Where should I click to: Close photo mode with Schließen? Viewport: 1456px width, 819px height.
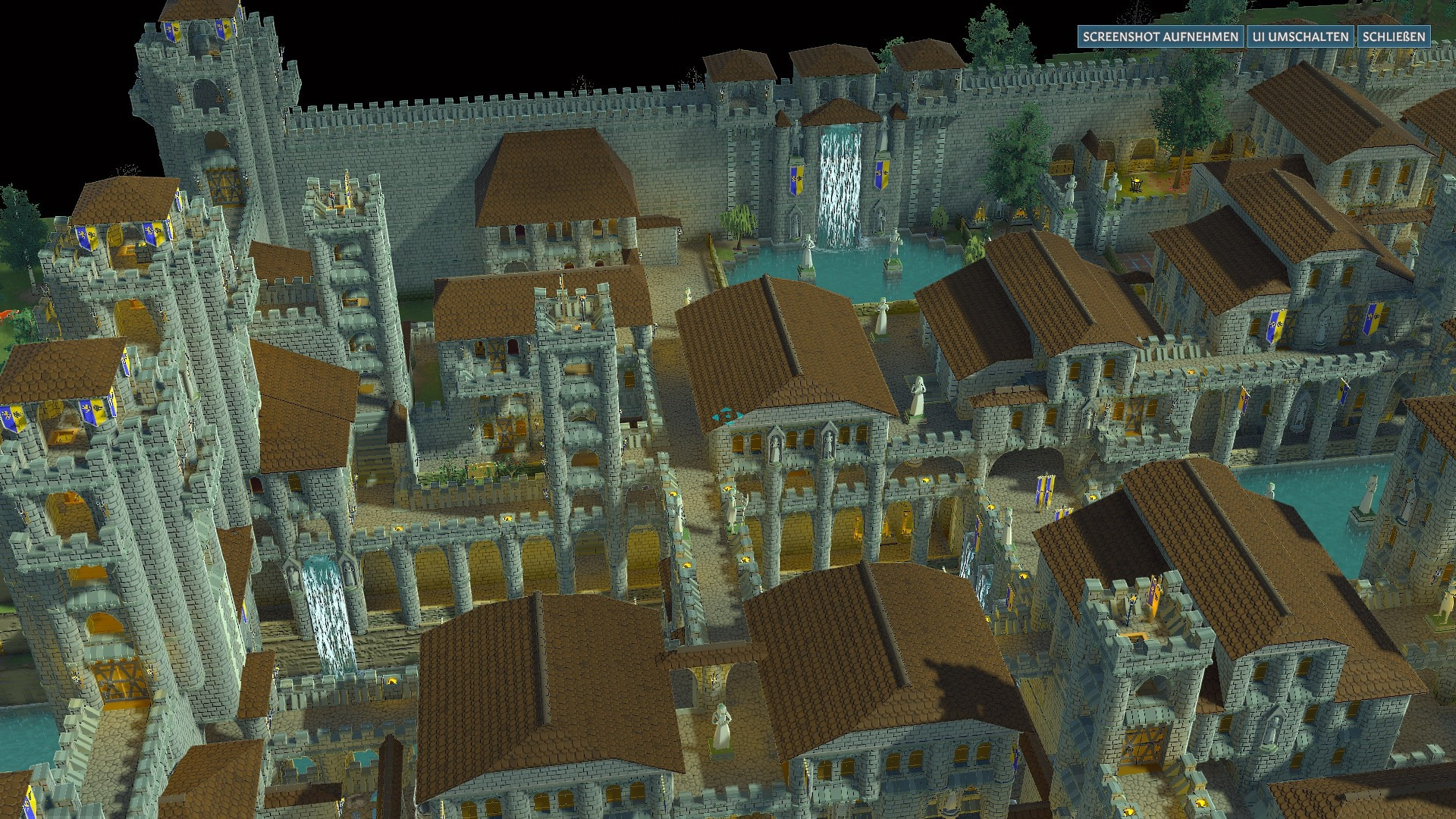[x=1394, y=36]
